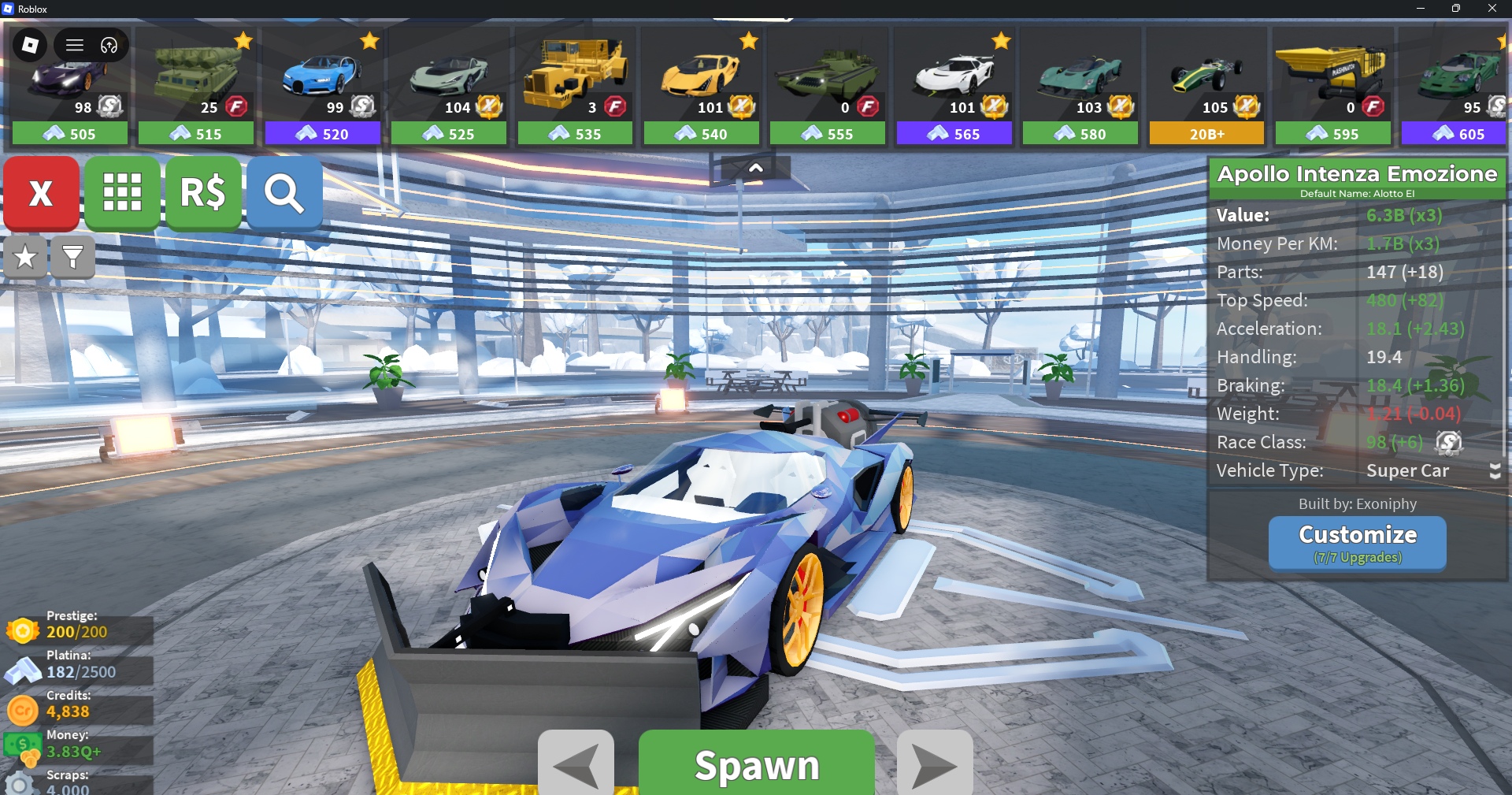Toggle the star favorites filter

(x=25, y=256)
